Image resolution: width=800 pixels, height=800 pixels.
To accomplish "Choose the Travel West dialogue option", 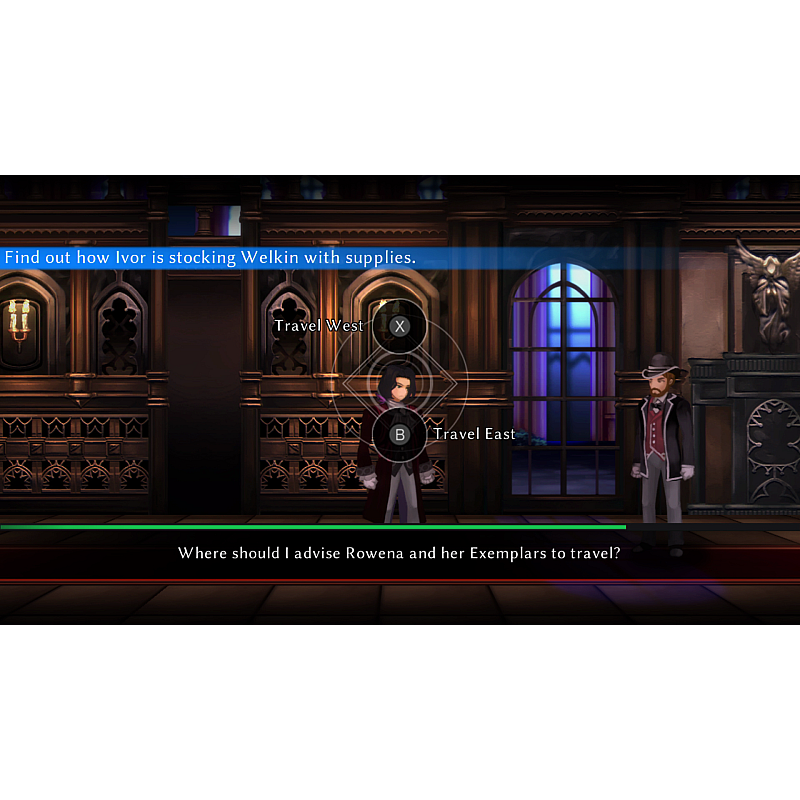I will 399,326.
